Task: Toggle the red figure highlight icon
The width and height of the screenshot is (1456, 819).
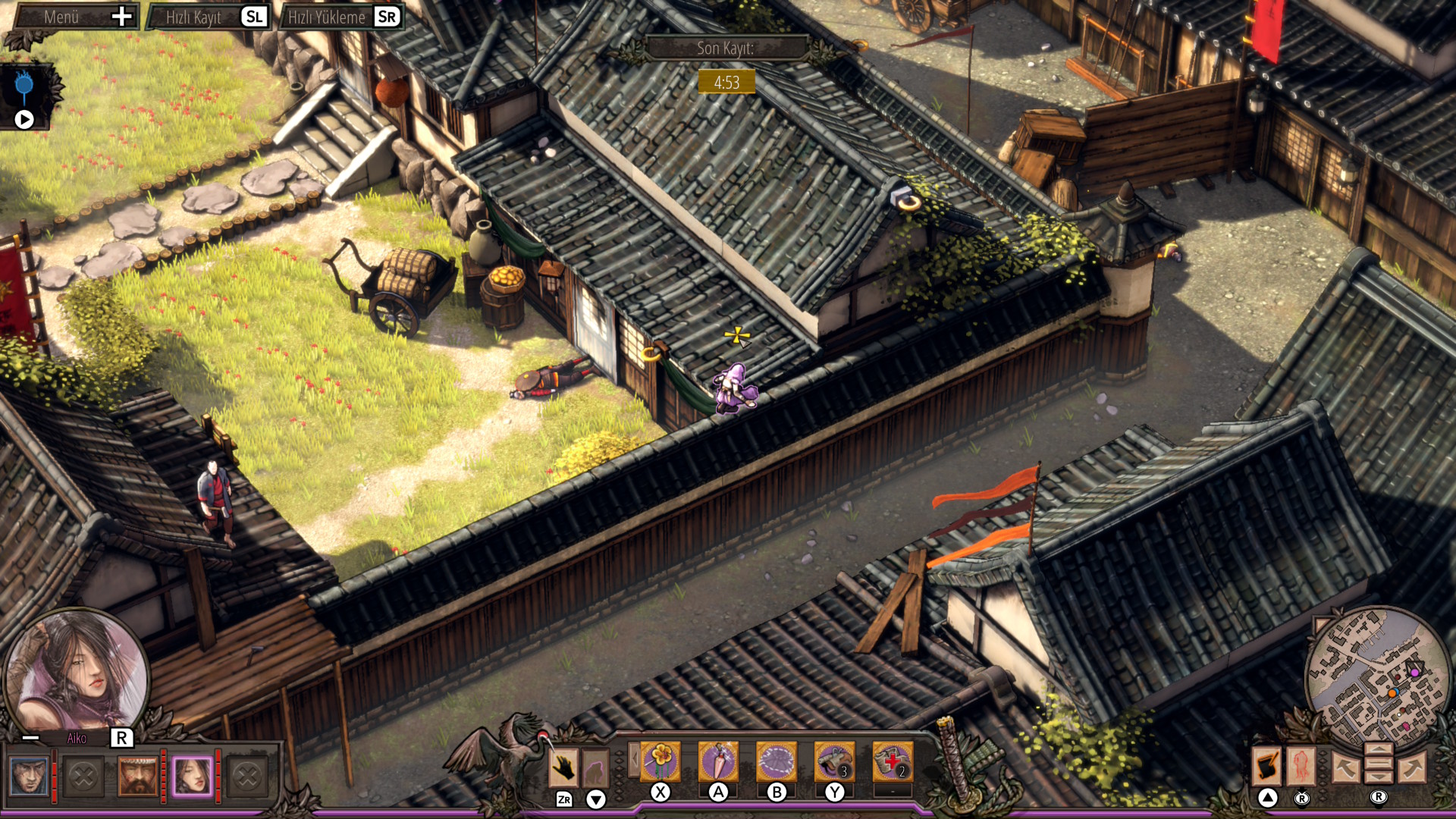Action: point(1301,766)
